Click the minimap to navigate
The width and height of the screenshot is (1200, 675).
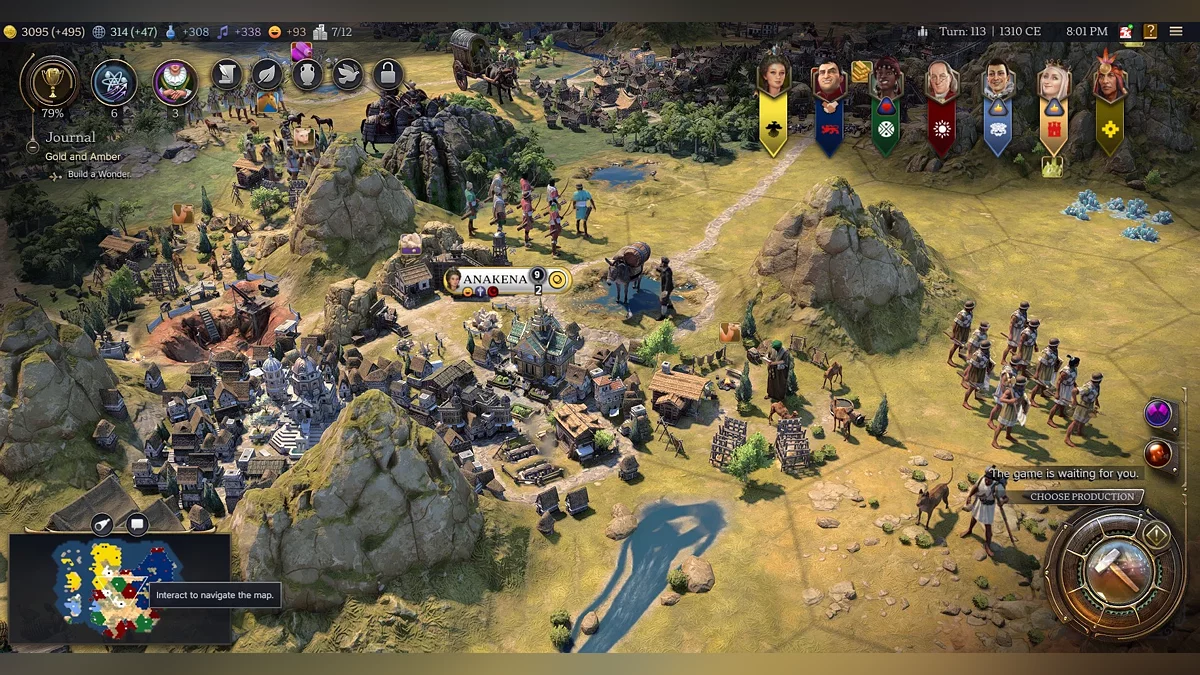[x=110, y=592]
